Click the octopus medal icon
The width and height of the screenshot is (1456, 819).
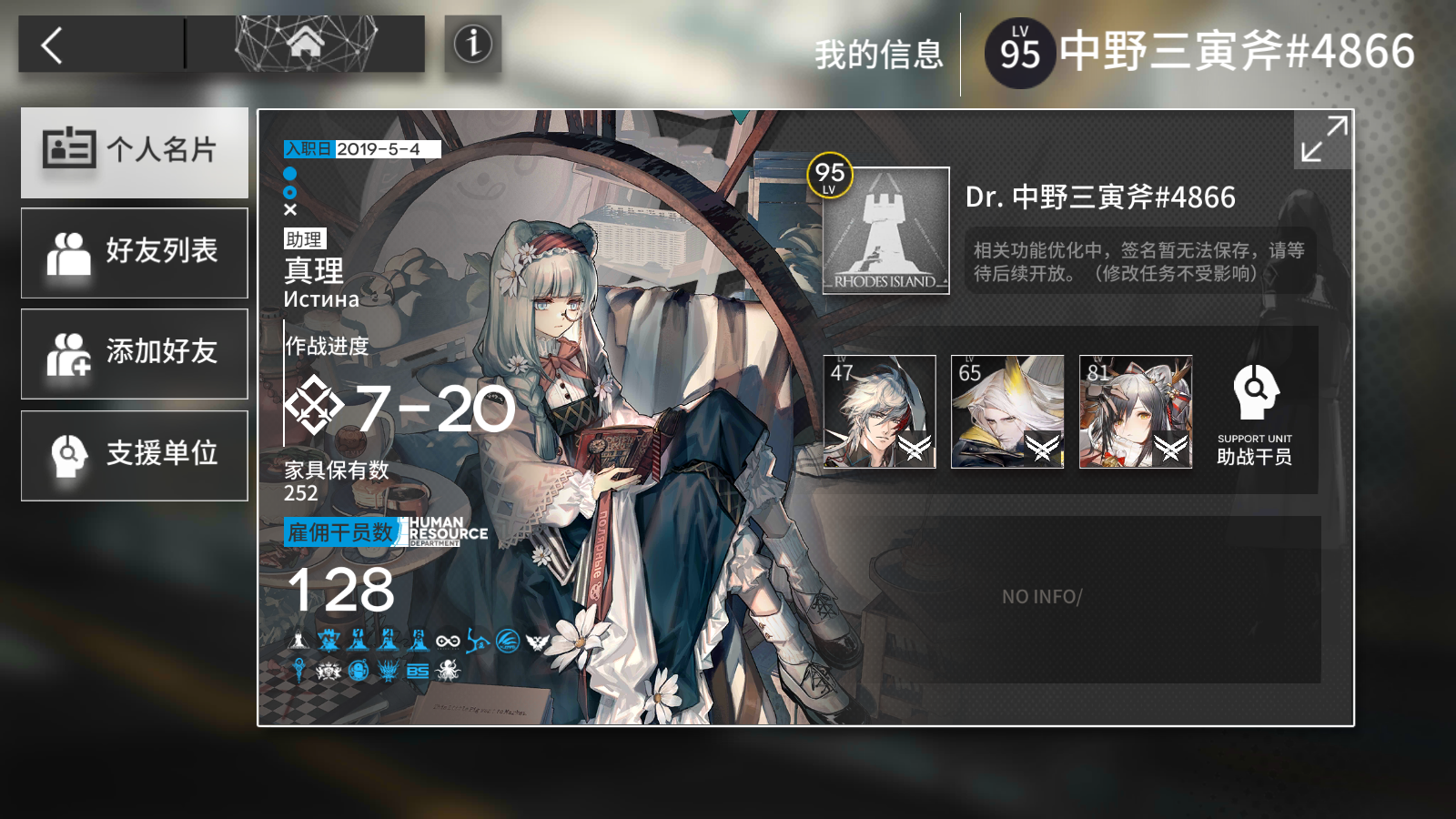(447, 672)
